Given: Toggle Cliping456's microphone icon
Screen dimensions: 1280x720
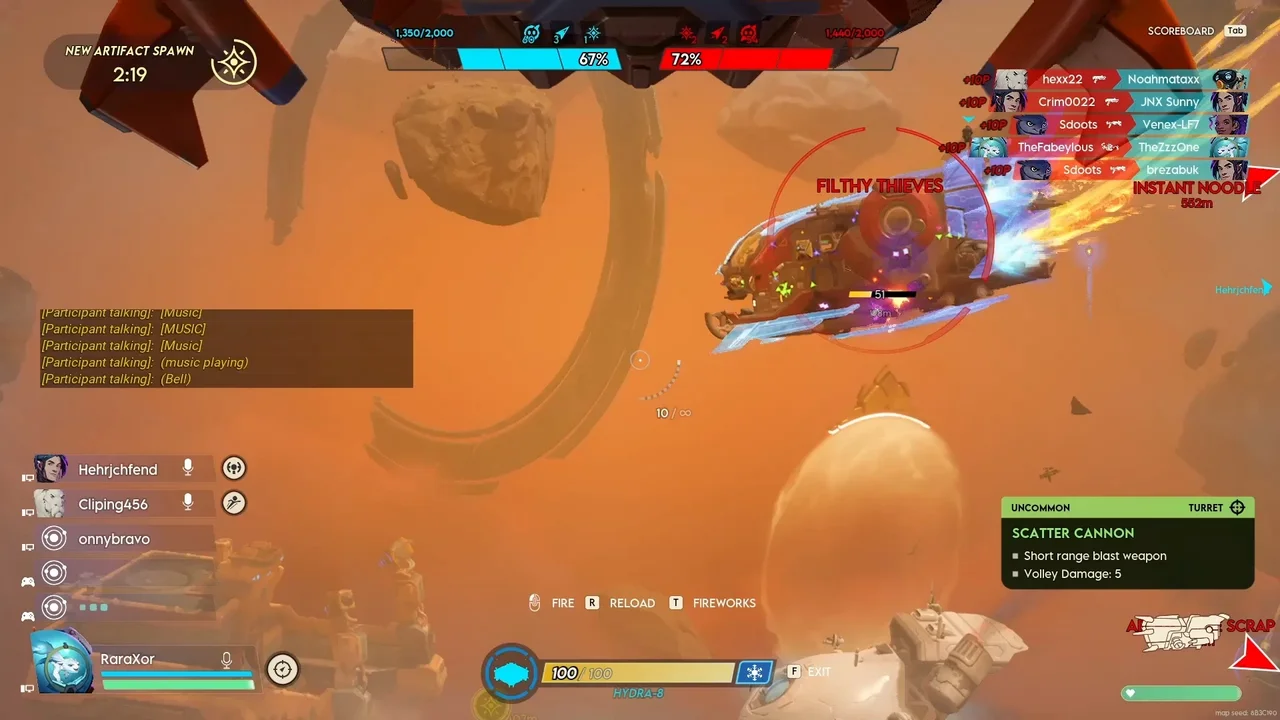Looking at the screenshot, I should click(187, 503).
